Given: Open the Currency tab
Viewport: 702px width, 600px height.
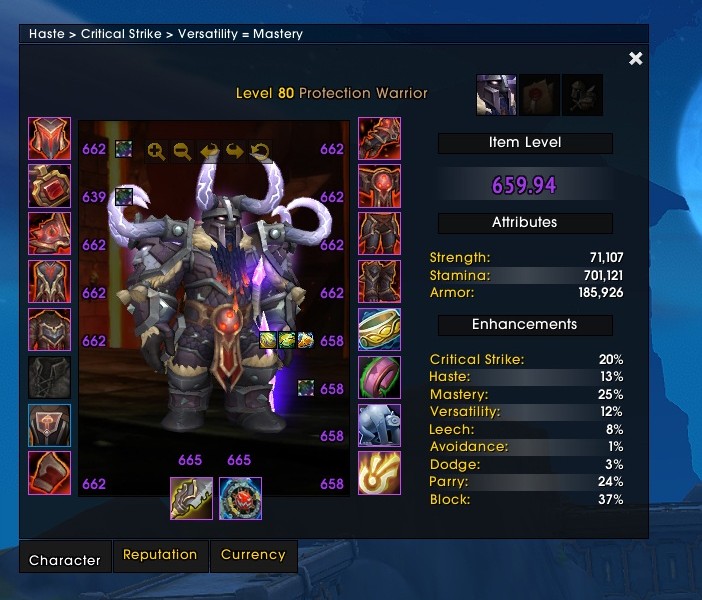Looking at the screenshot, I should pyautogui.click(x=253, y=555).
